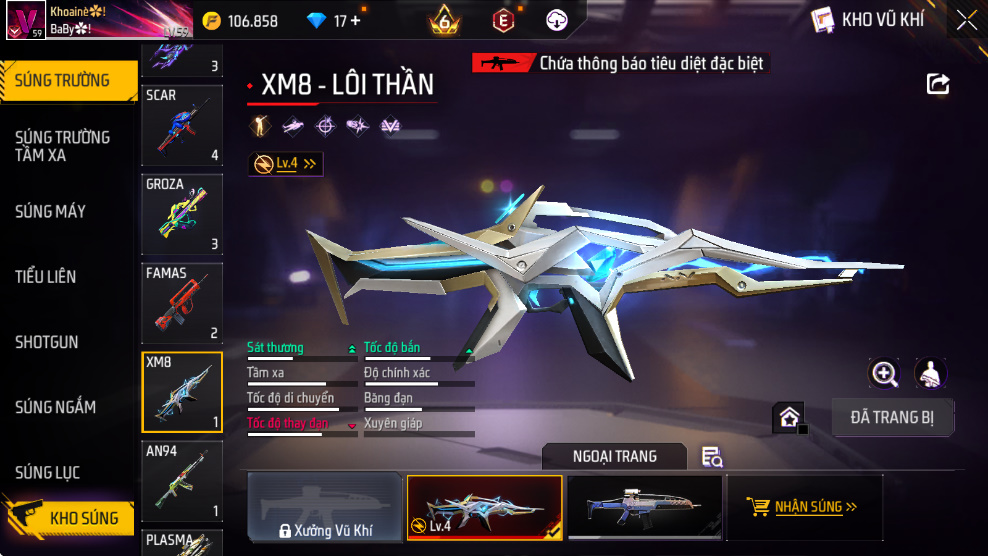The height and width of the screenshot is (556, 988).
Task: Choose the Tiểu Liên category
Action: (x=46, y=276)
